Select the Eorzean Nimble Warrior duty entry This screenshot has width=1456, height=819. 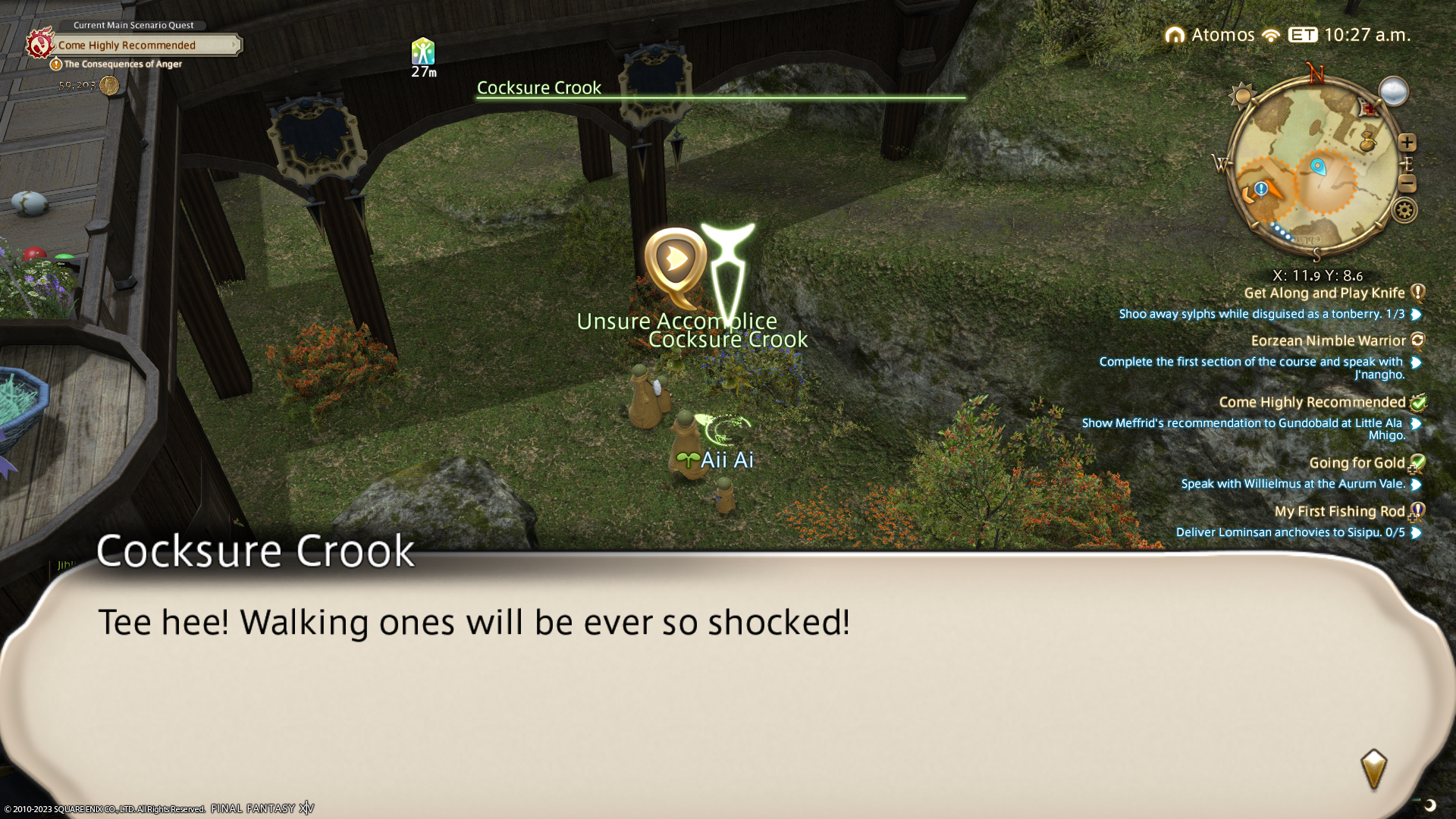[1328, 341]
